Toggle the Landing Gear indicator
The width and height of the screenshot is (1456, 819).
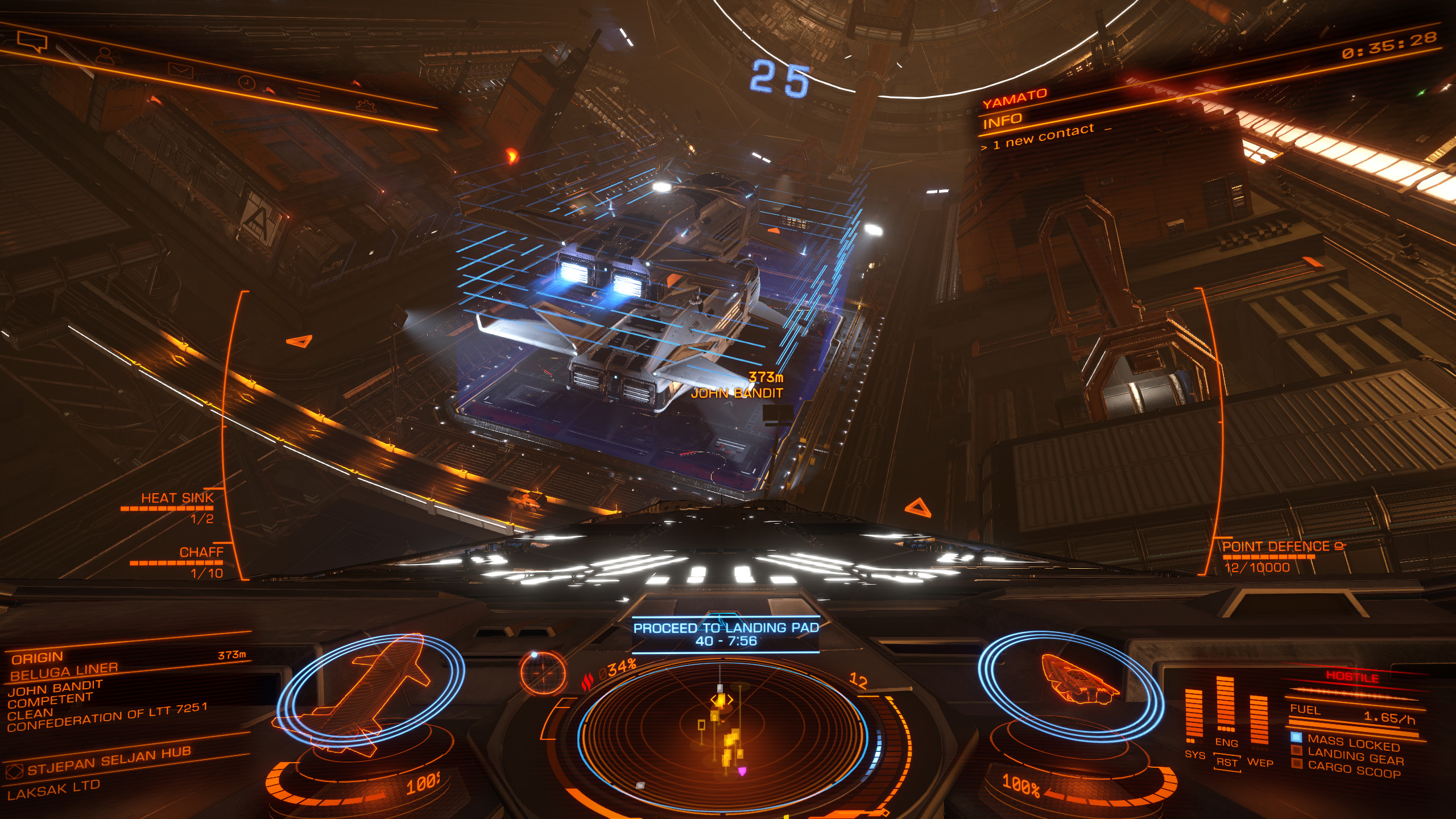(1355, 758)
